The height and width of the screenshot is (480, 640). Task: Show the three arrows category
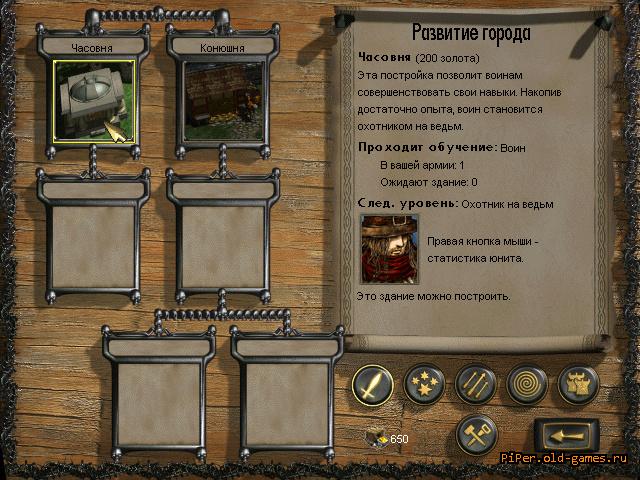tap(475, 383)
